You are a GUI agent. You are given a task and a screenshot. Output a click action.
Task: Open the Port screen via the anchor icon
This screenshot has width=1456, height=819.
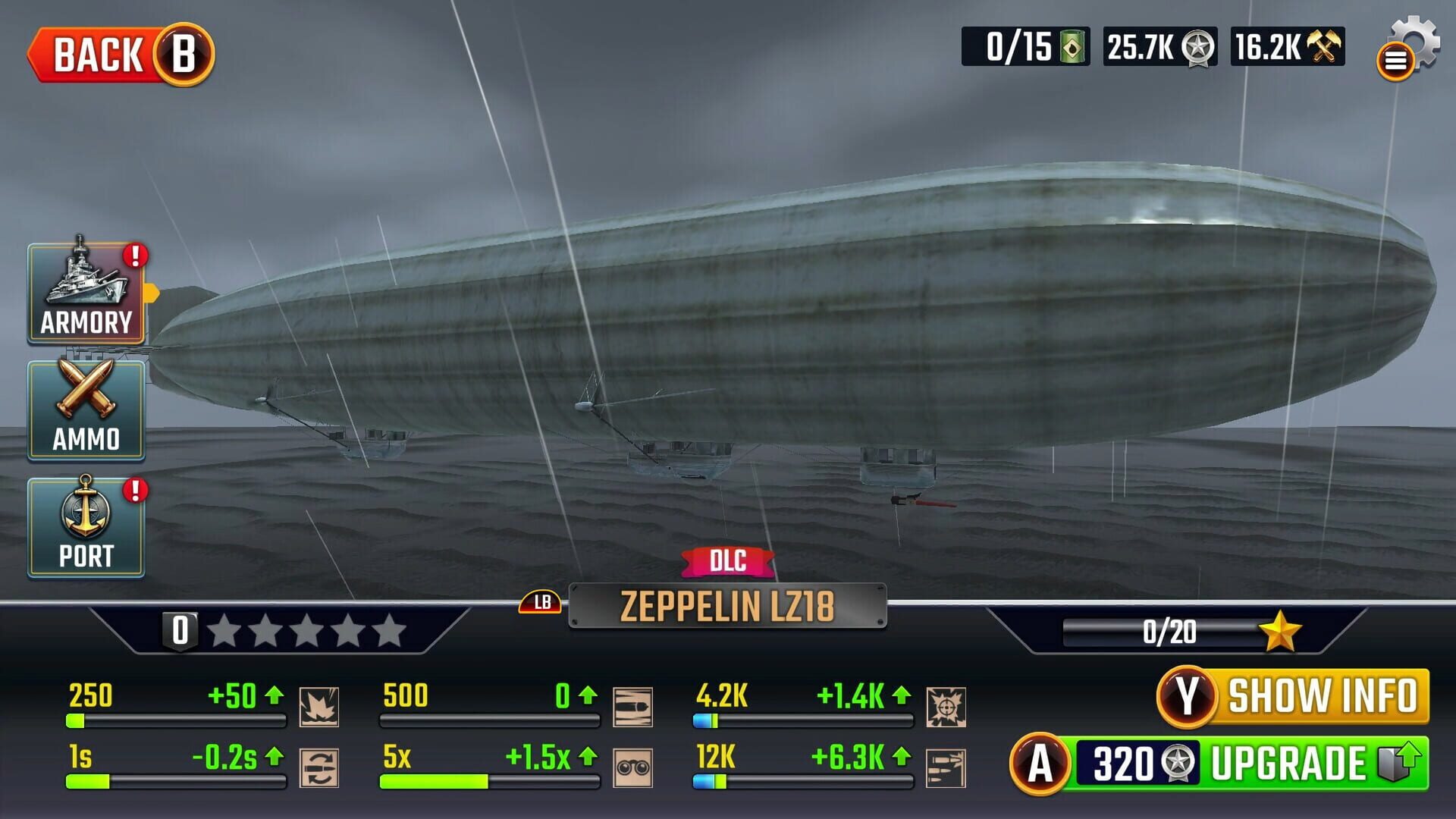[86, 527]
